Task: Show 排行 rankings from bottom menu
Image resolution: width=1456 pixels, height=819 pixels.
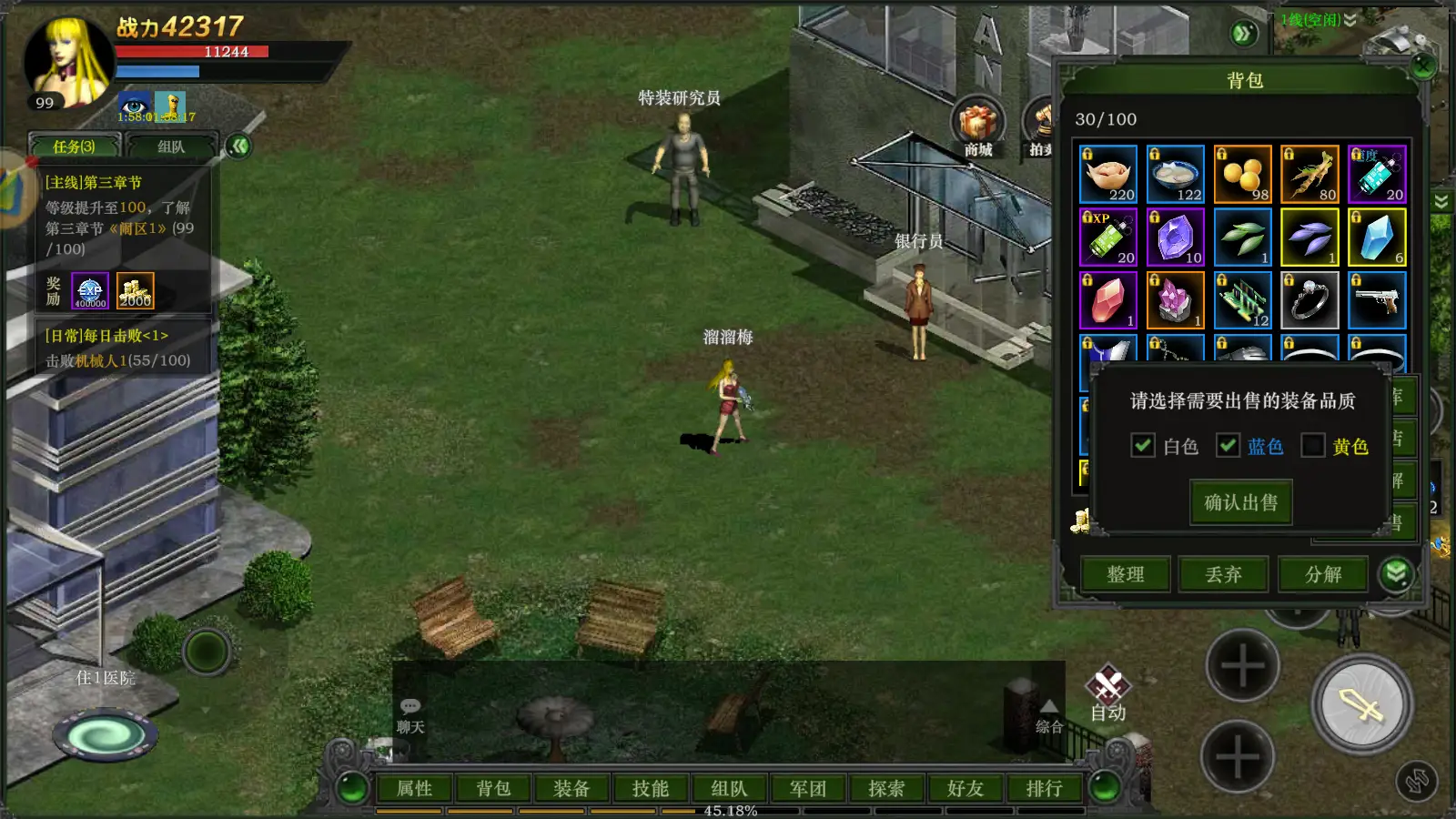Action: 1044,788
